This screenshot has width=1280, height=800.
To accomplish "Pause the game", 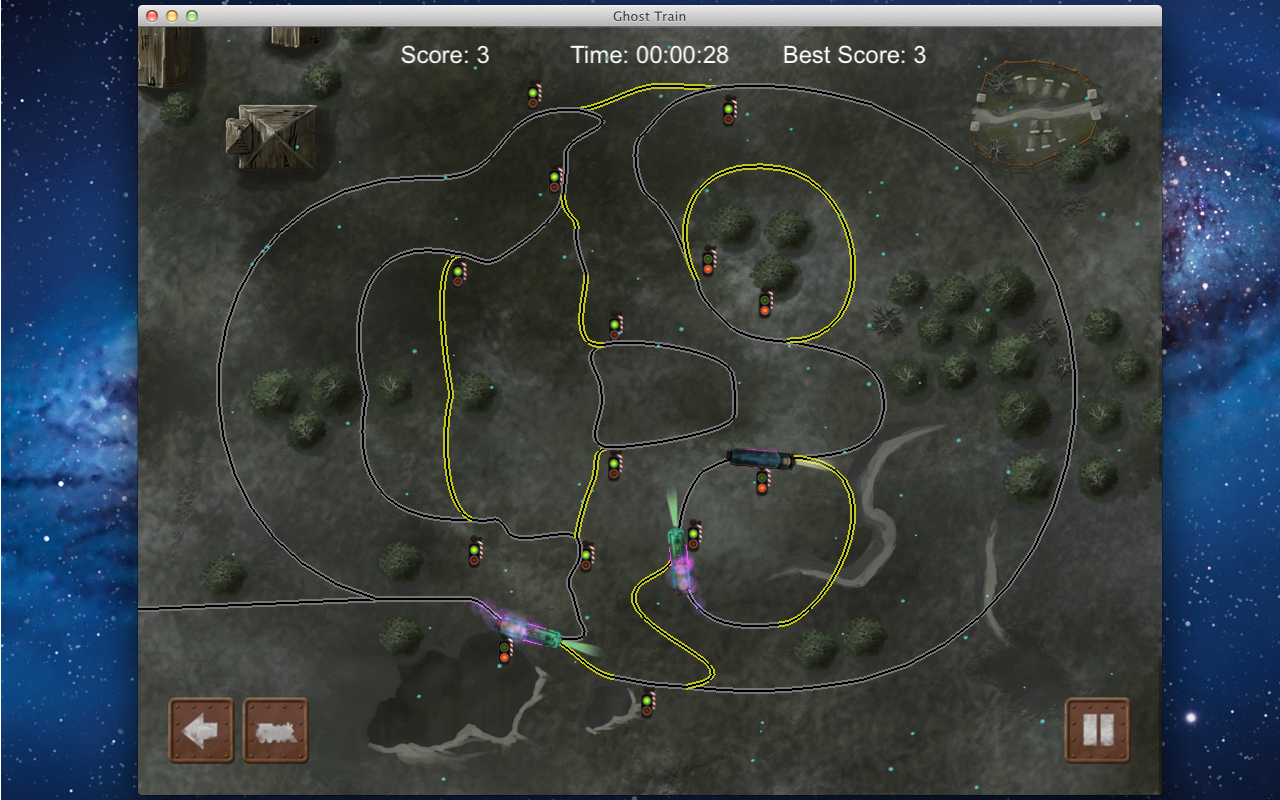I will coord(1097,730).
